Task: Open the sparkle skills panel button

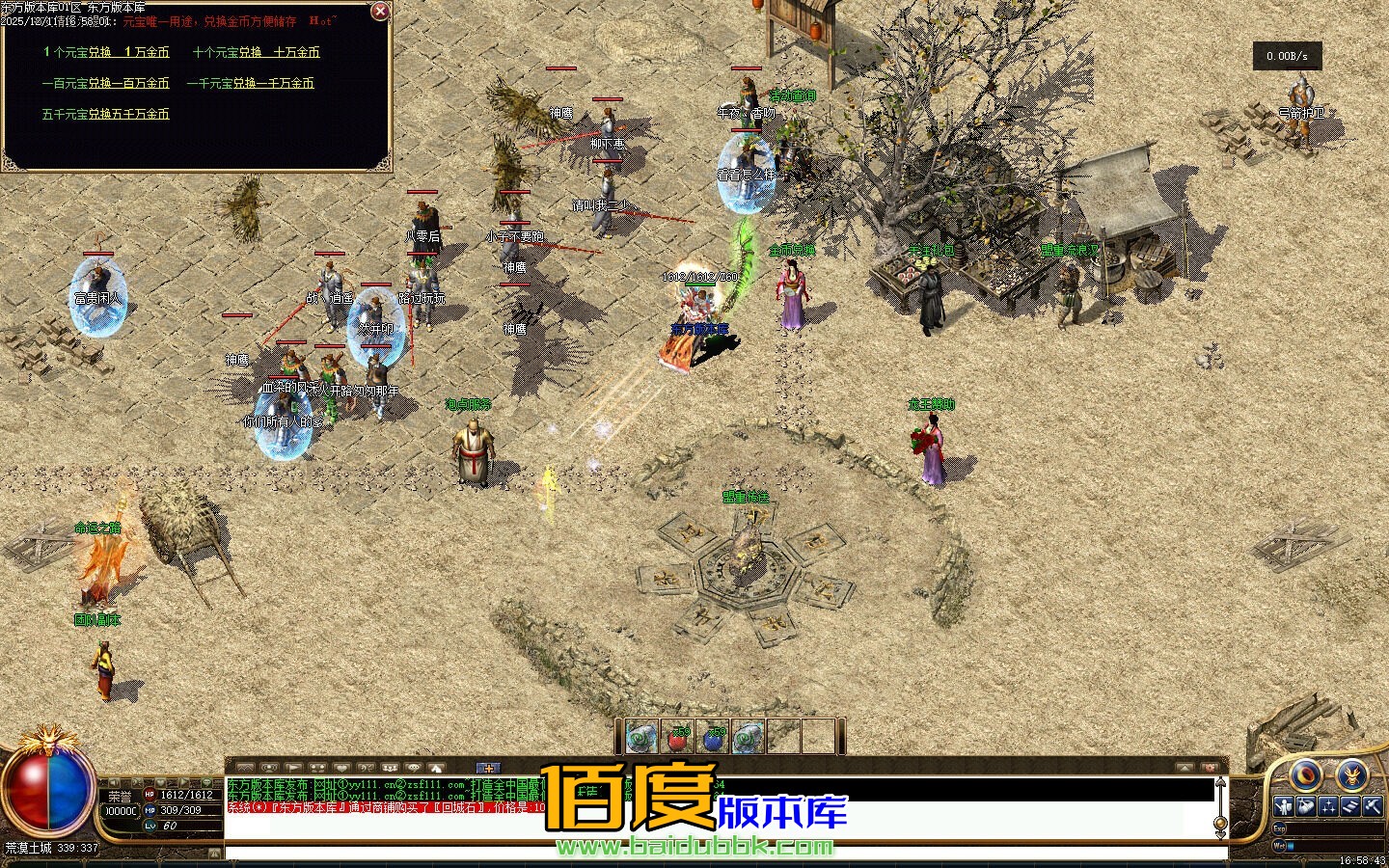Action: point(1328,806)
